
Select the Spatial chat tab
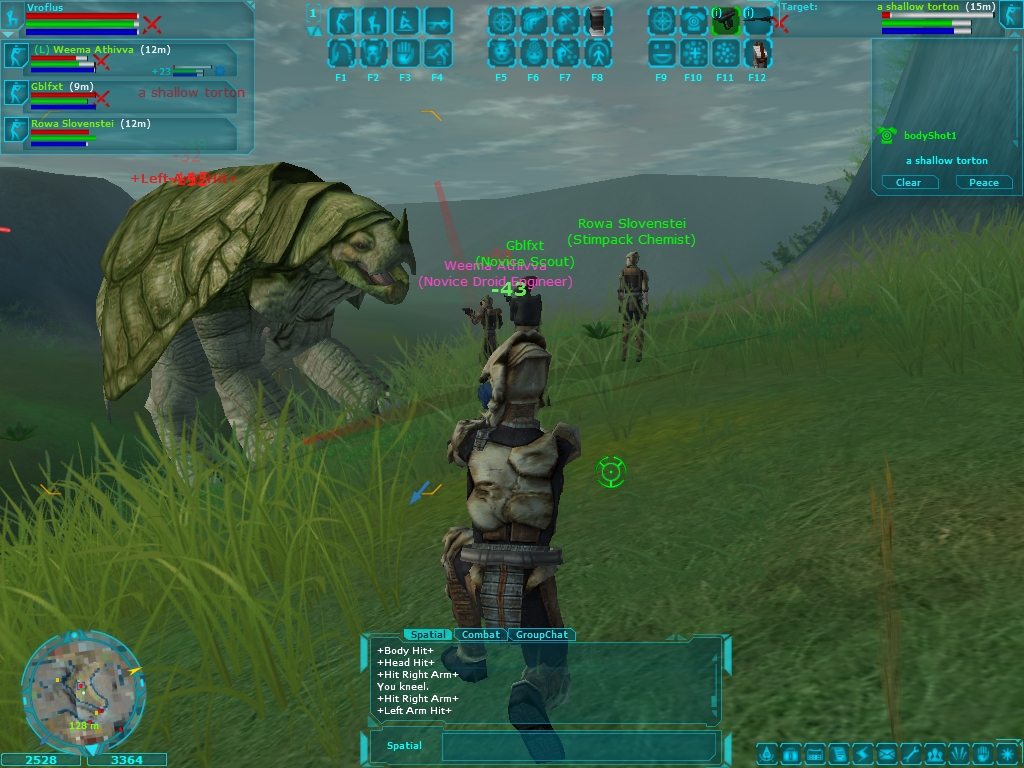click(428, 635)
